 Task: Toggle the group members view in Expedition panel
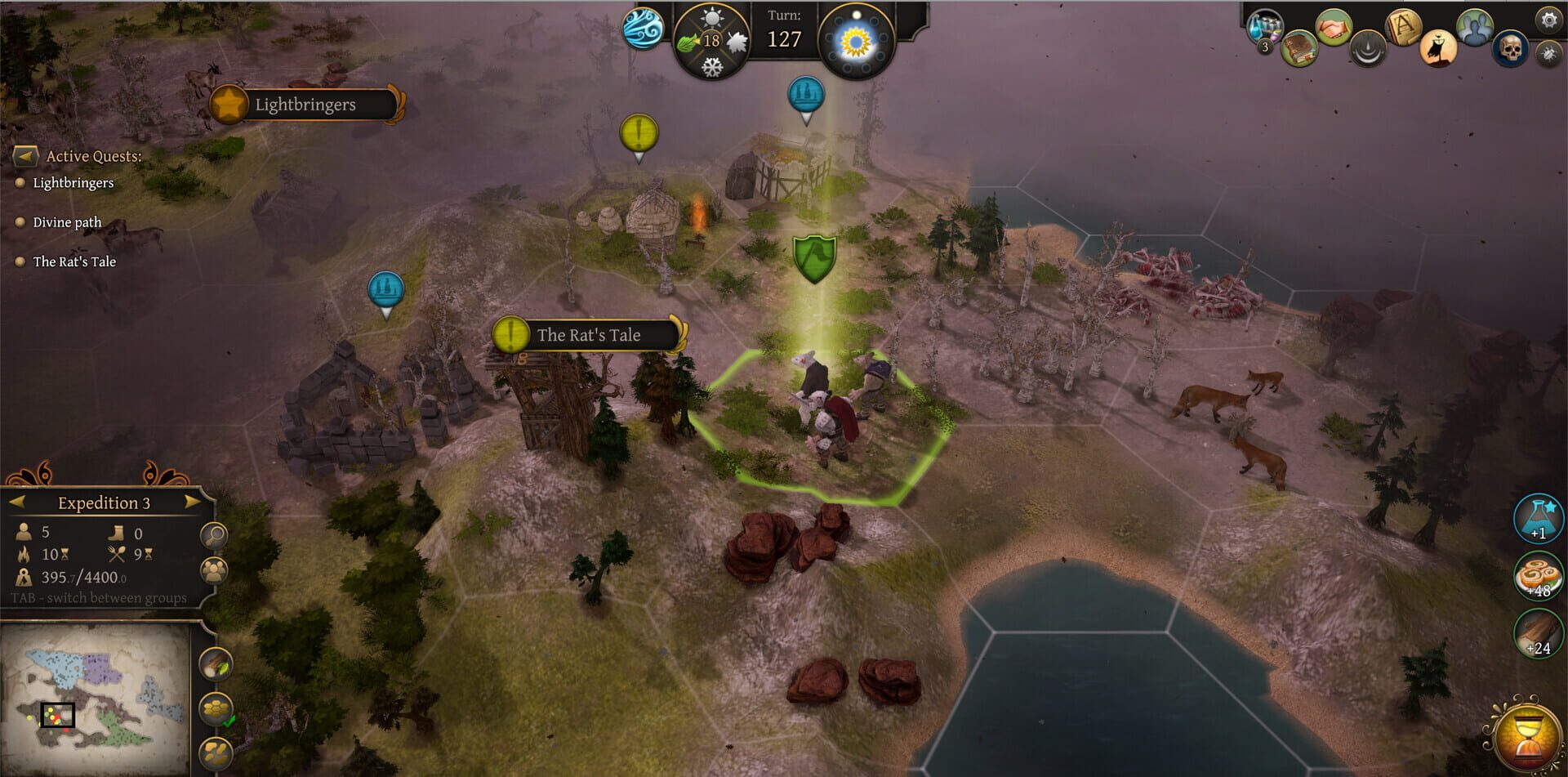[215, 570]
